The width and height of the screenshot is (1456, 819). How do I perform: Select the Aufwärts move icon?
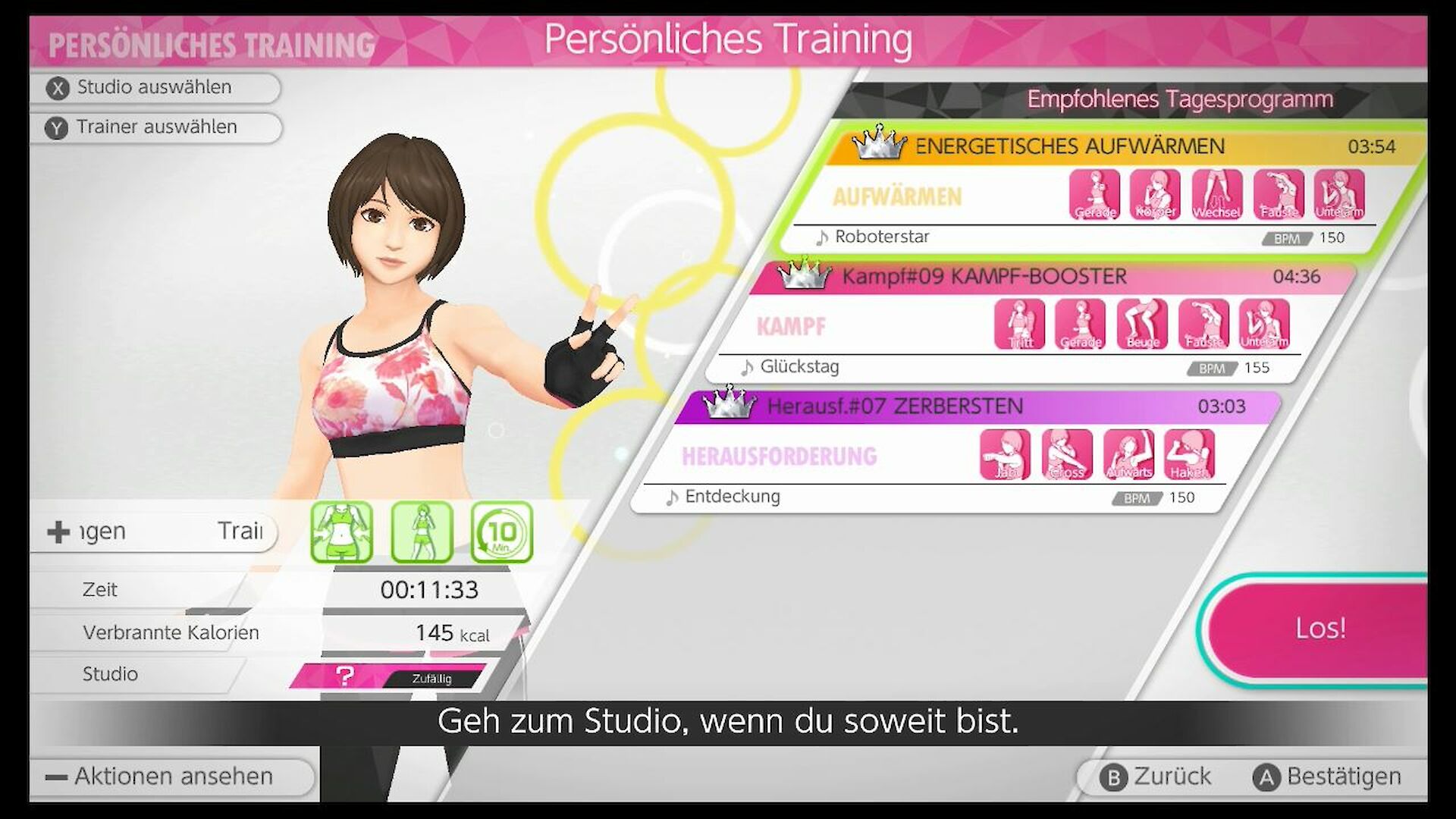point(1128,455)
